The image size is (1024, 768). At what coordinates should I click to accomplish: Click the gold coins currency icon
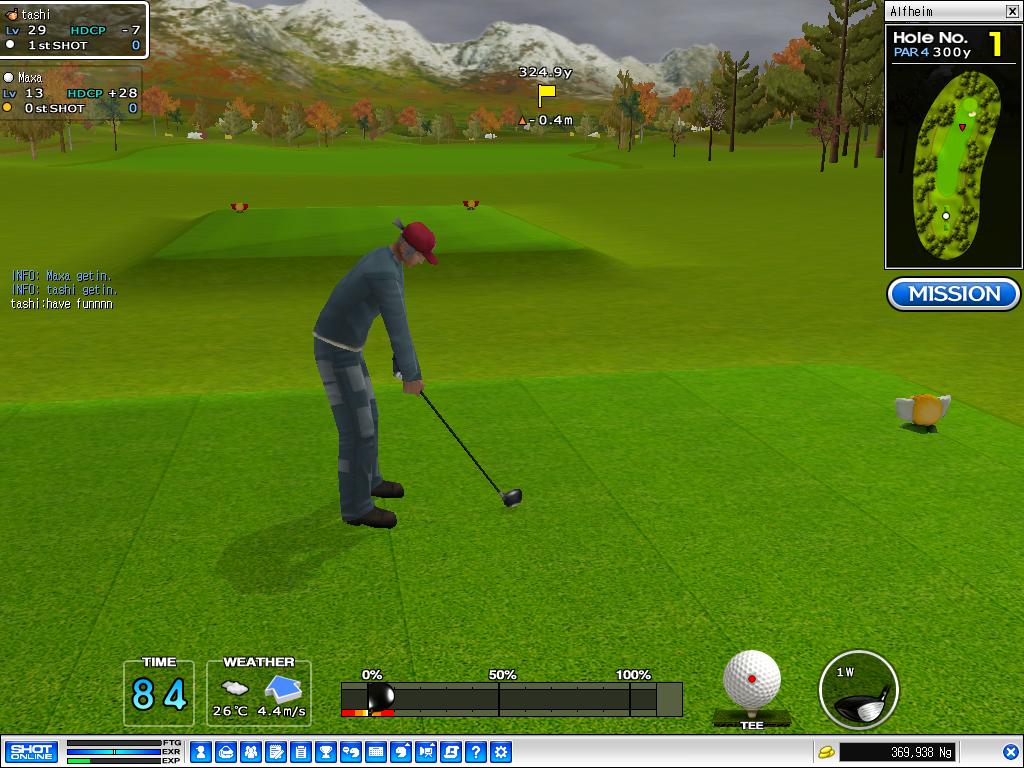pos(826,752)
